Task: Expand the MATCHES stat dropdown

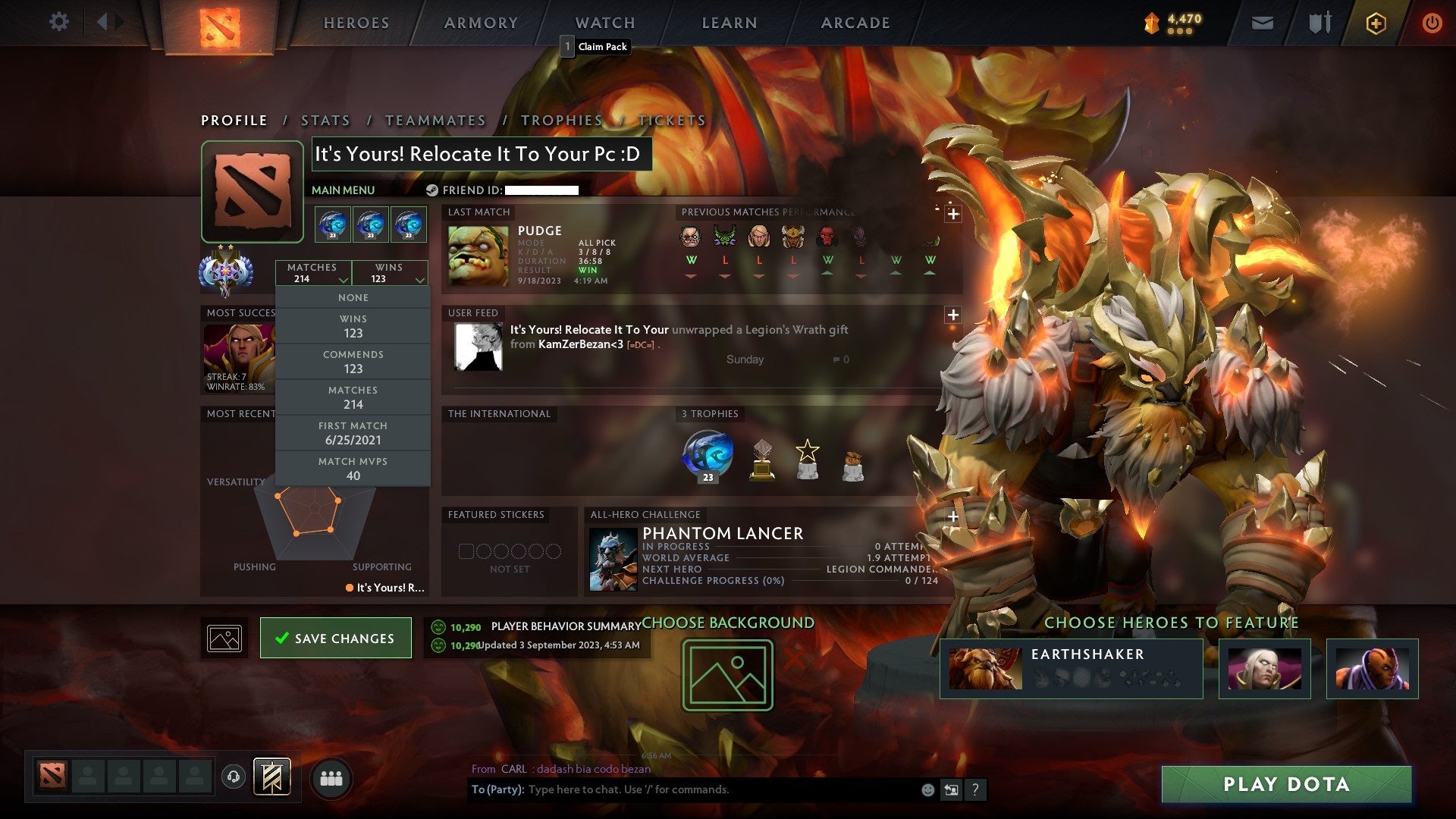Action: (314, 273)
